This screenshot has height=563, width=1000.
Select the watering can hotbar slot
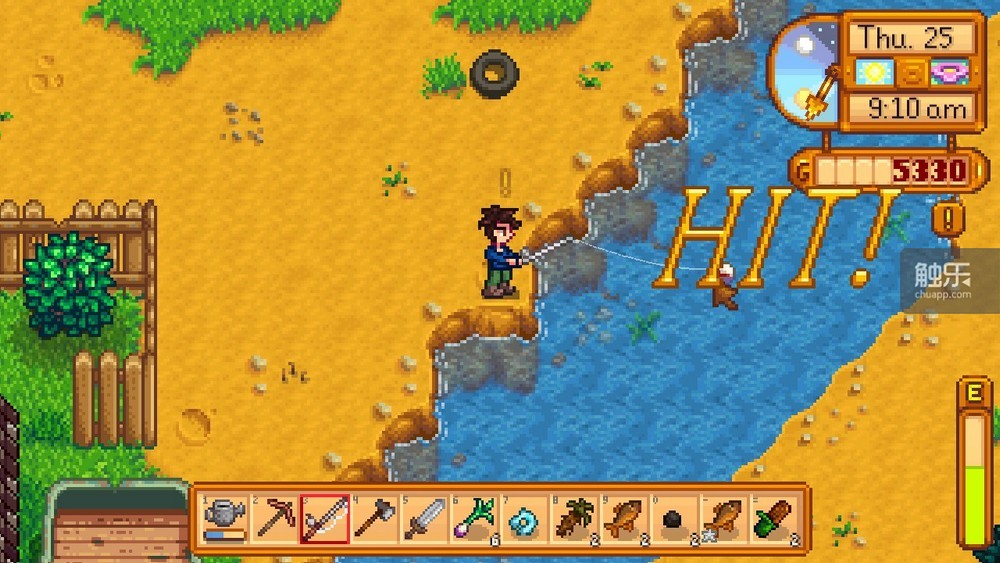click(225, 519)
